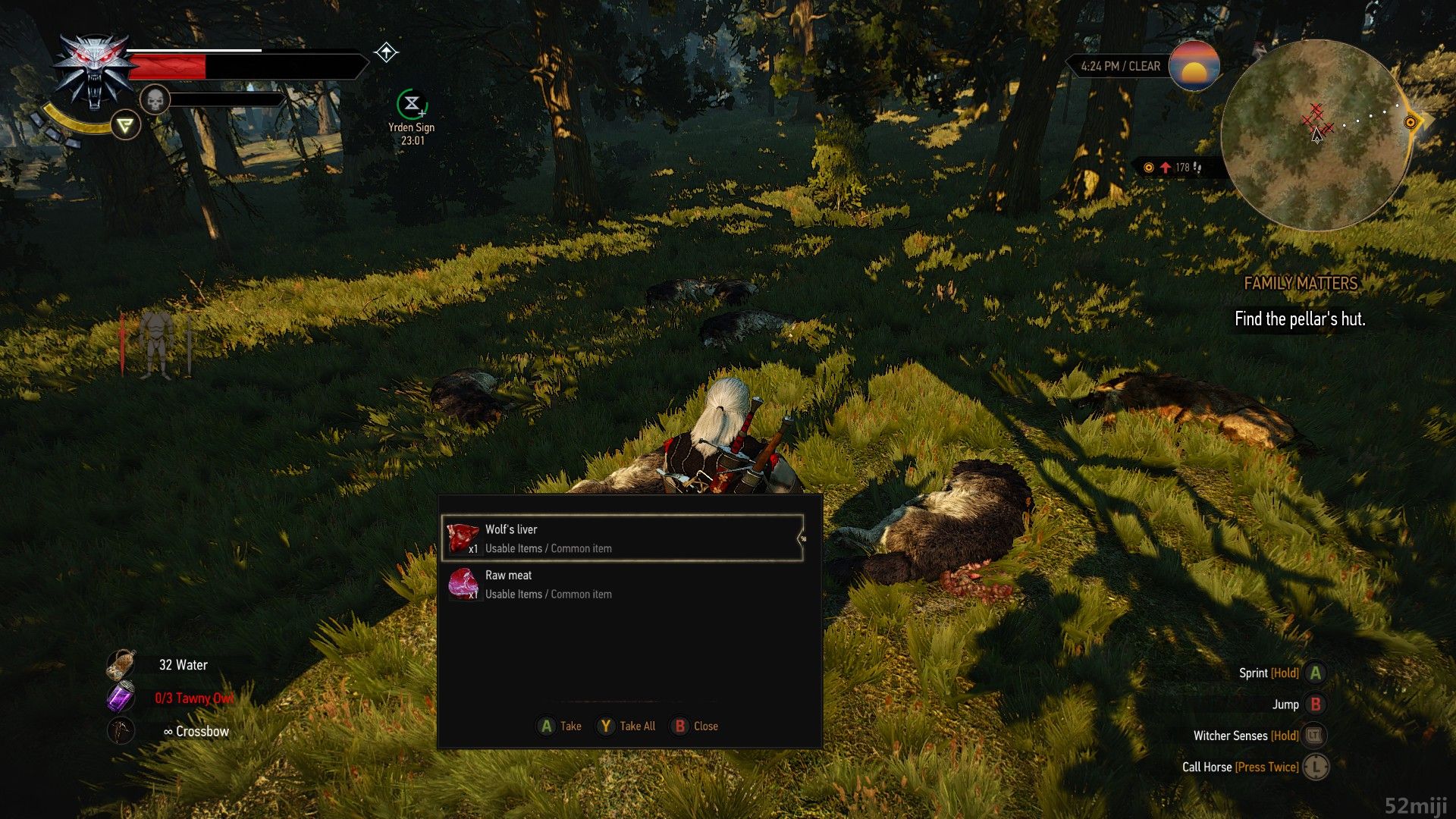Viewport: 1456px width, 819px height.
Task: Click the Take option in loot window
Action: tap(560, 726)
